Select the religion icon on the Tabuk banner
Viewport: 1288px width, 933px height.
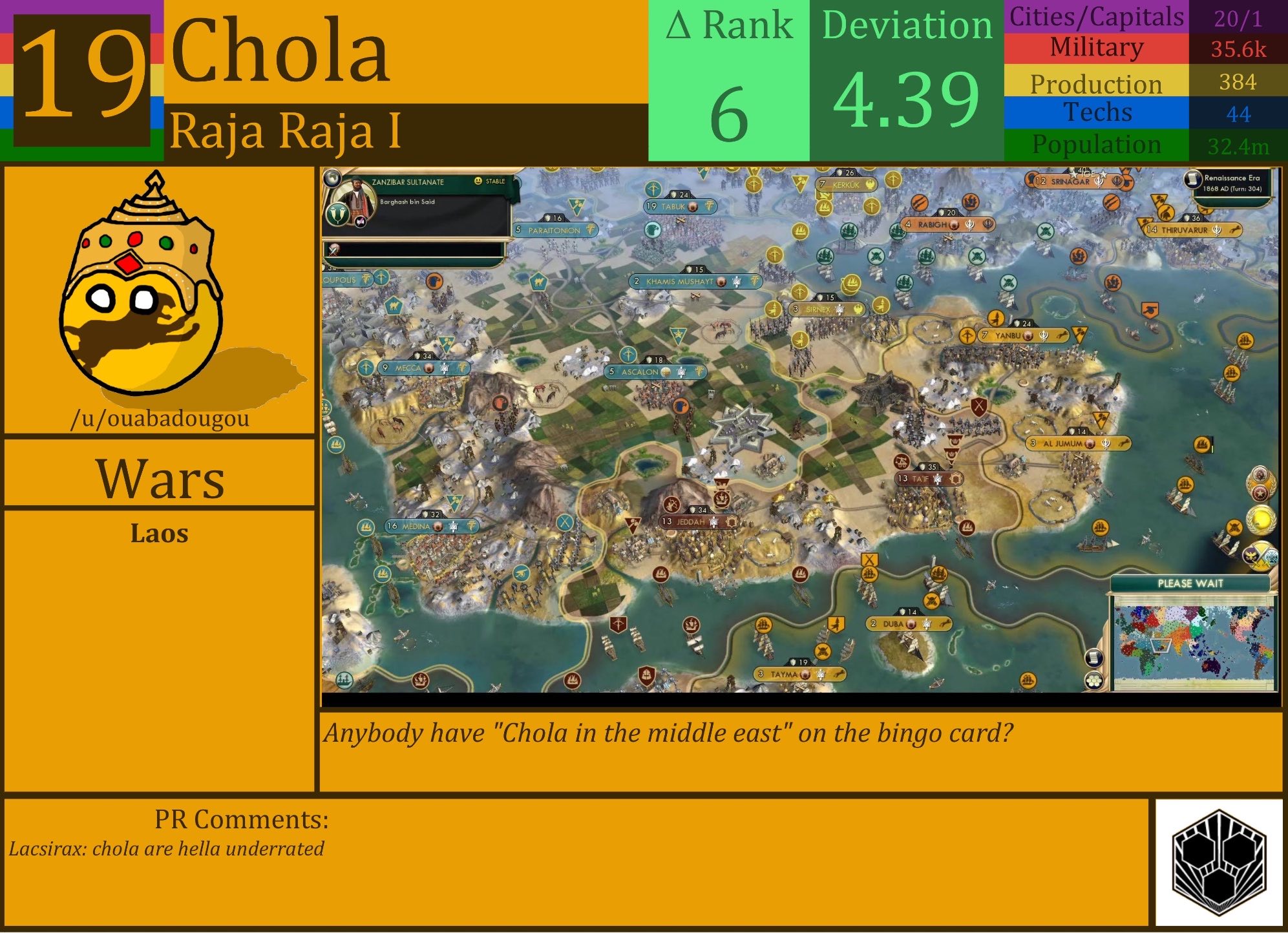coord(693,207)
